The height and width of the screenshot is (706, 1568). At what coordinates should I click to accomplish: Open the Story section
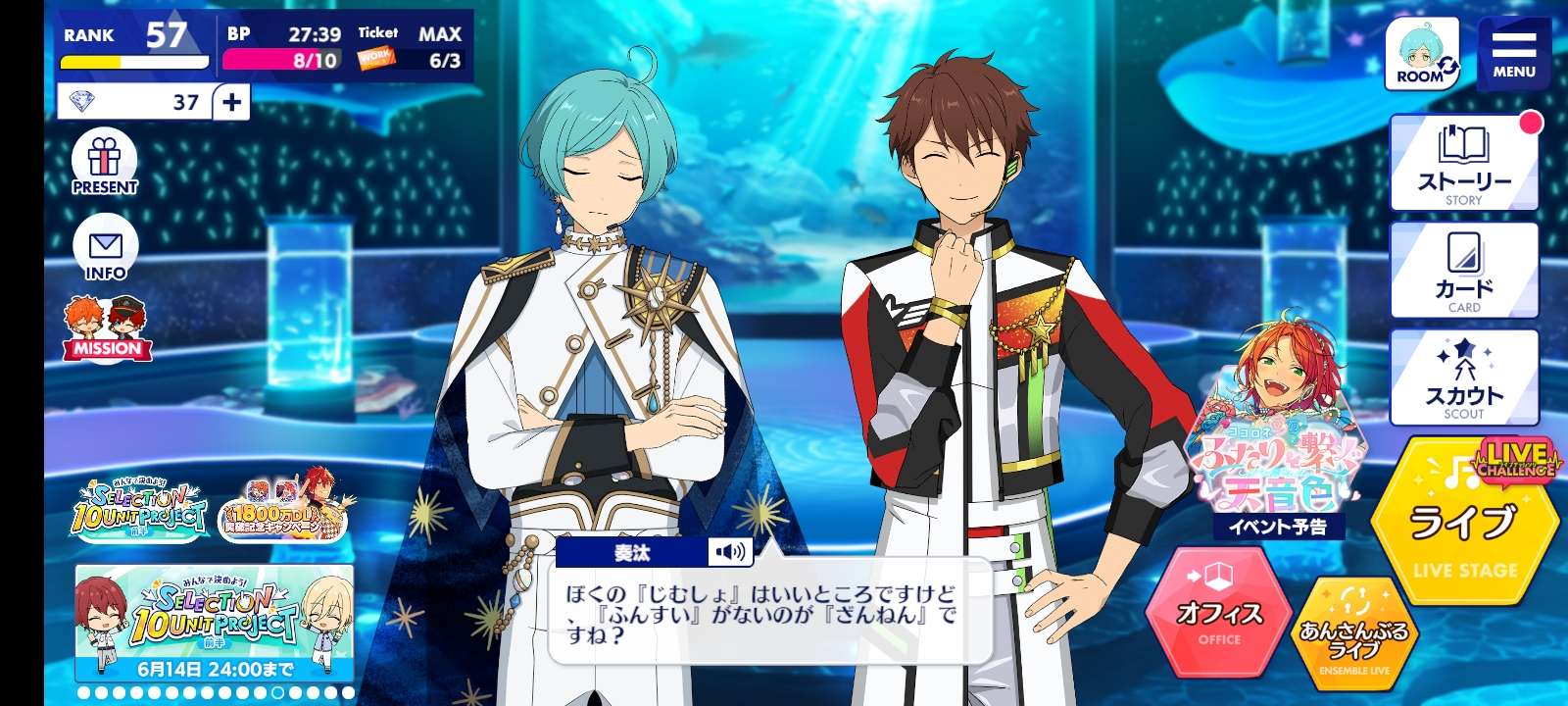[x=1464, y=163]
